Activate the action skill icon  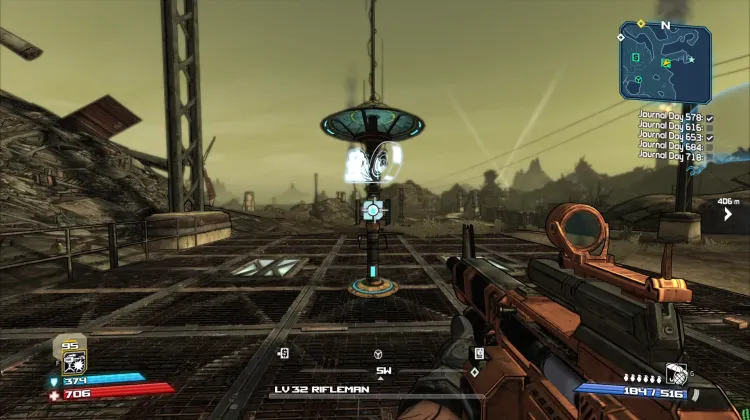(x=72, y=363)
